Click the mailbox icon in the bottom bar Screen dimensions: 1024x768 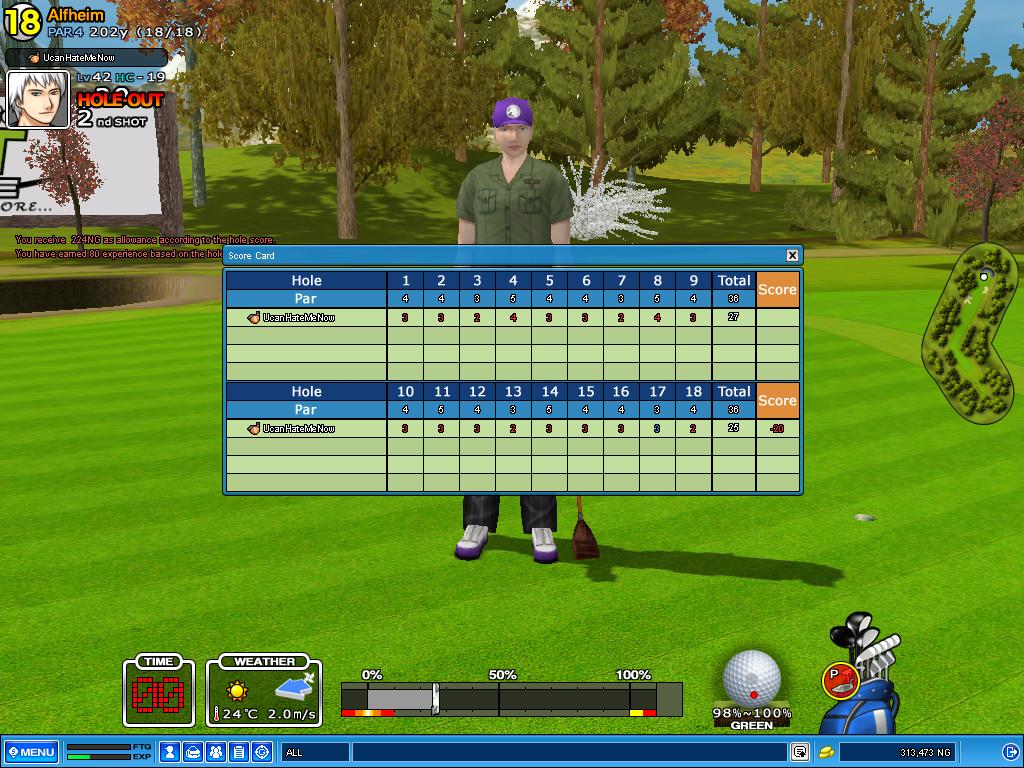click(193, 752)
